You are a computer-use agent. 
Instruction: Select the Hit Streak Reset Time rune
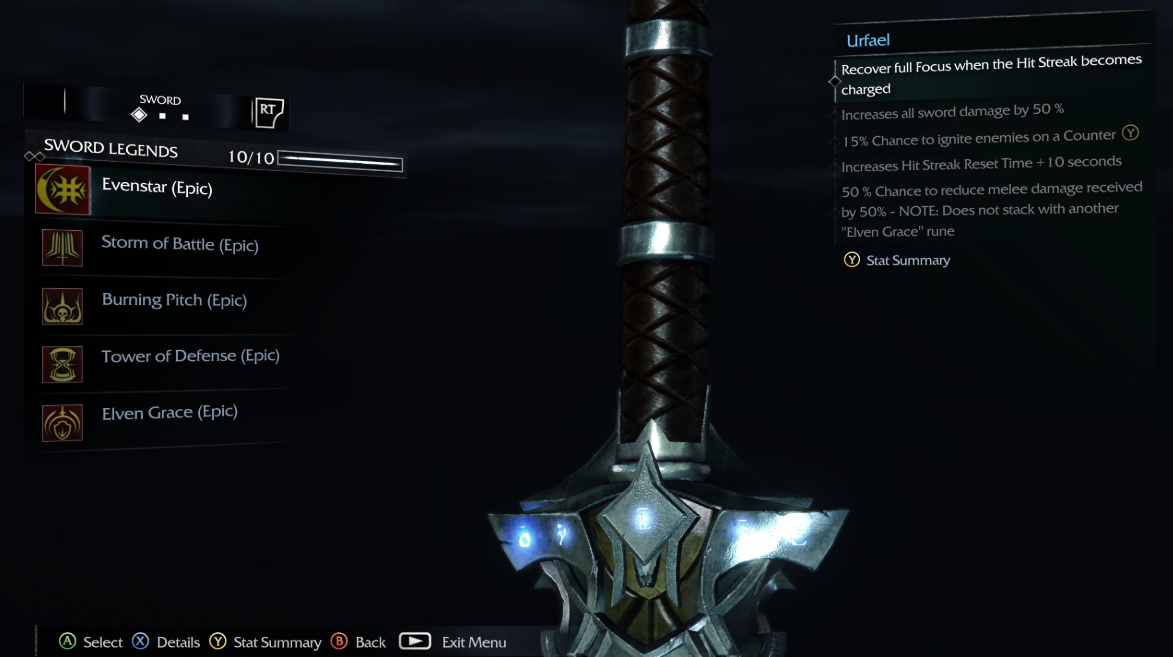point(980,164)
